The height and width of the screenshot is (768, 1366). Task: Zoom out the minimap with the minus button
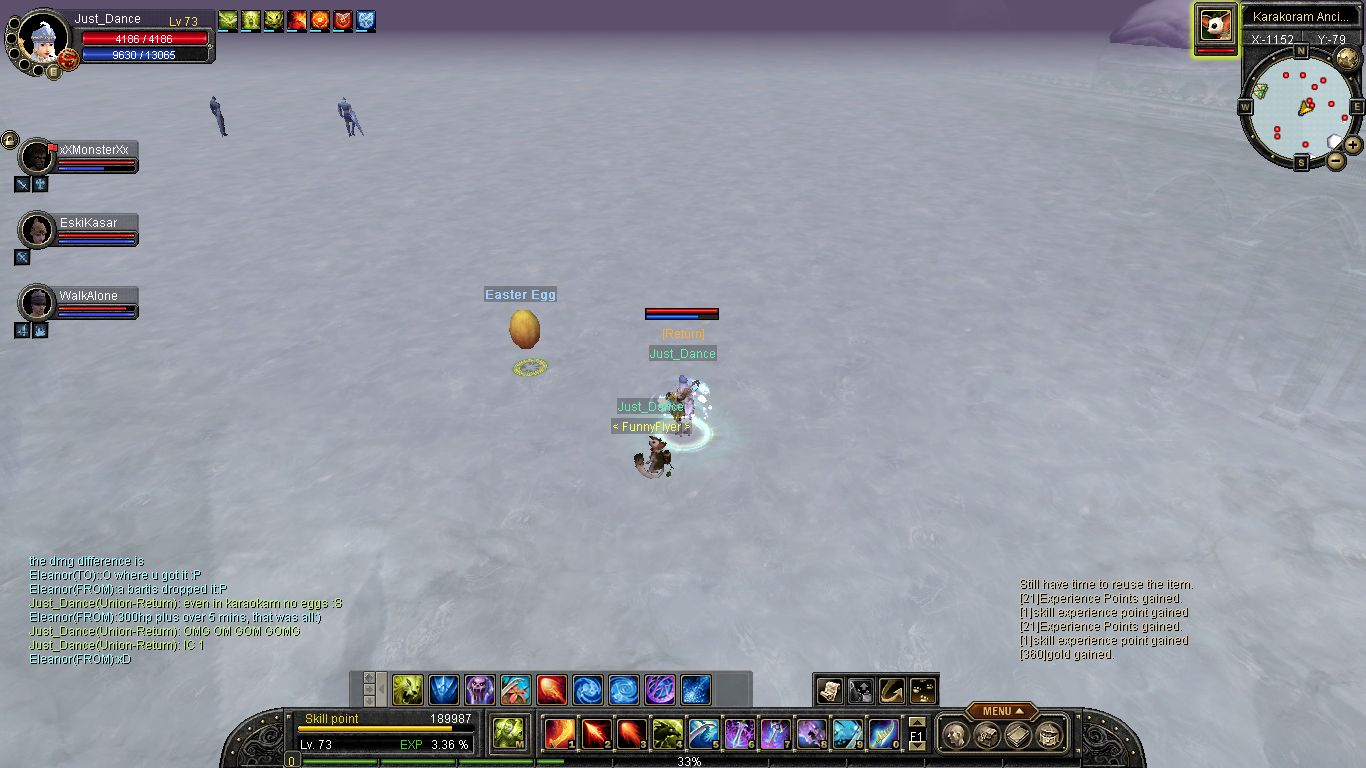(1336, 159)
